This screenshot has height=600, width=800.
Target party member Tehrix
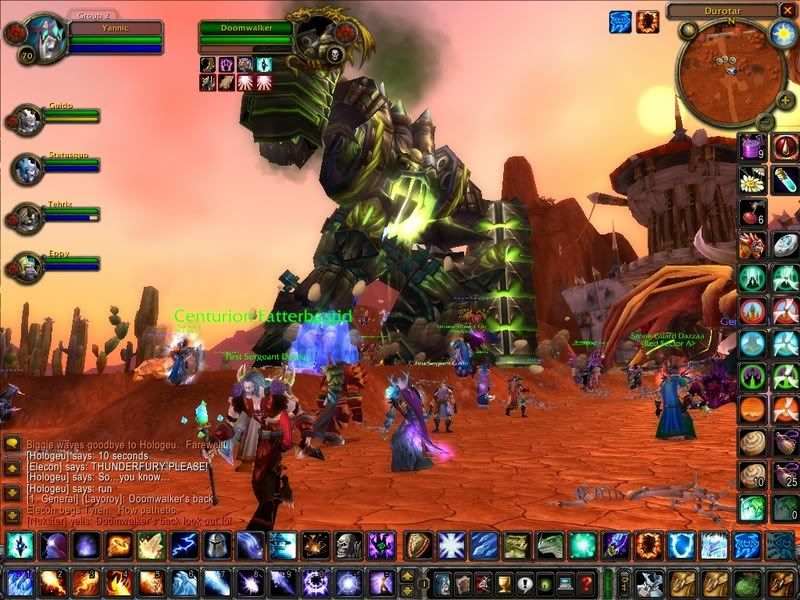coord(28,216)
